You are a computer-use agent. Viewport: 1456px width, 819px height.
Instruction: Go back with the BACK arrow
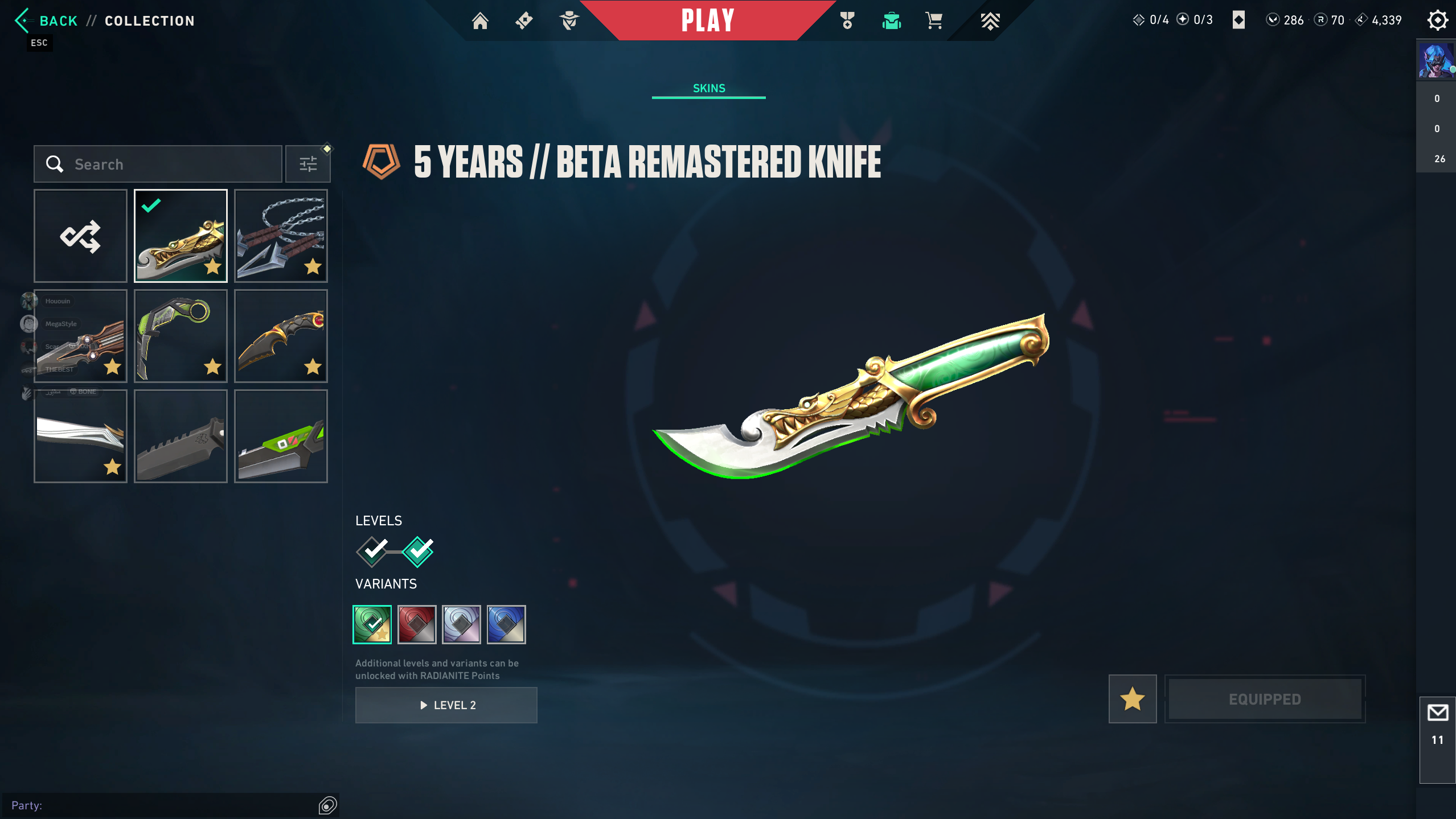pos(23,21)
